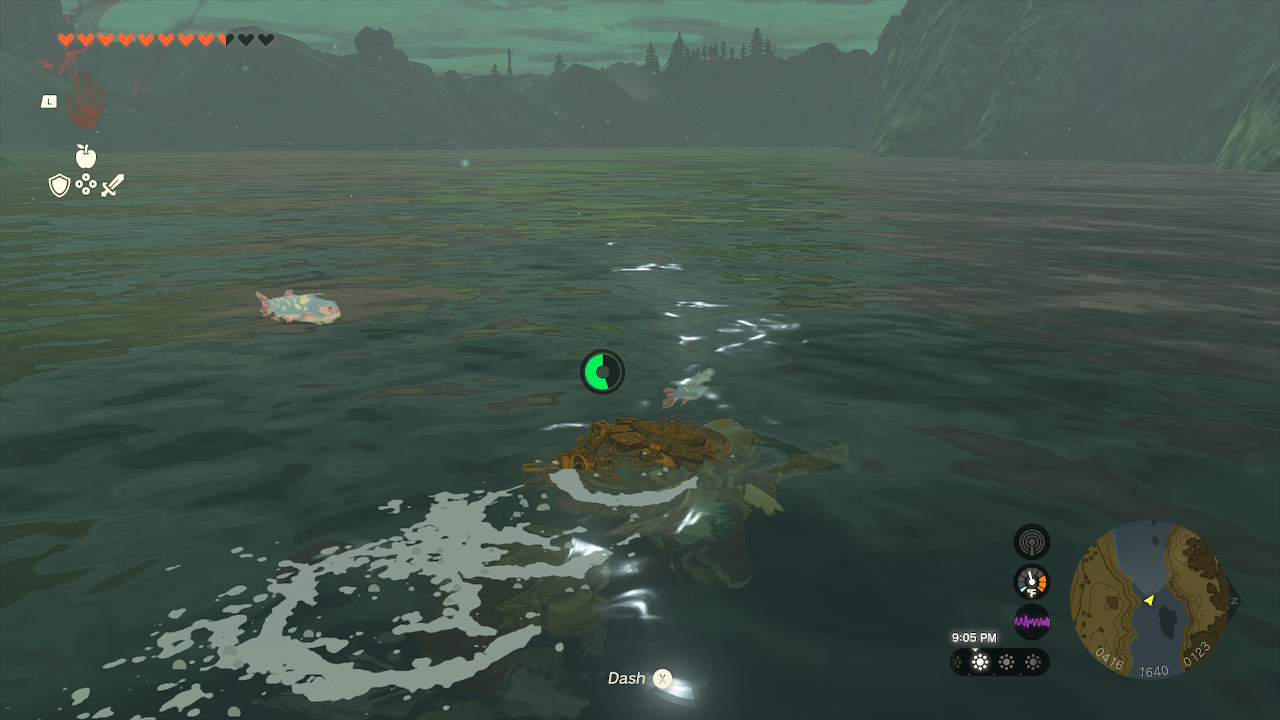The image size is (1280, 720).
Task: Click the Sheikah sensor icon above the minimap
Action: coord(1031,541)
